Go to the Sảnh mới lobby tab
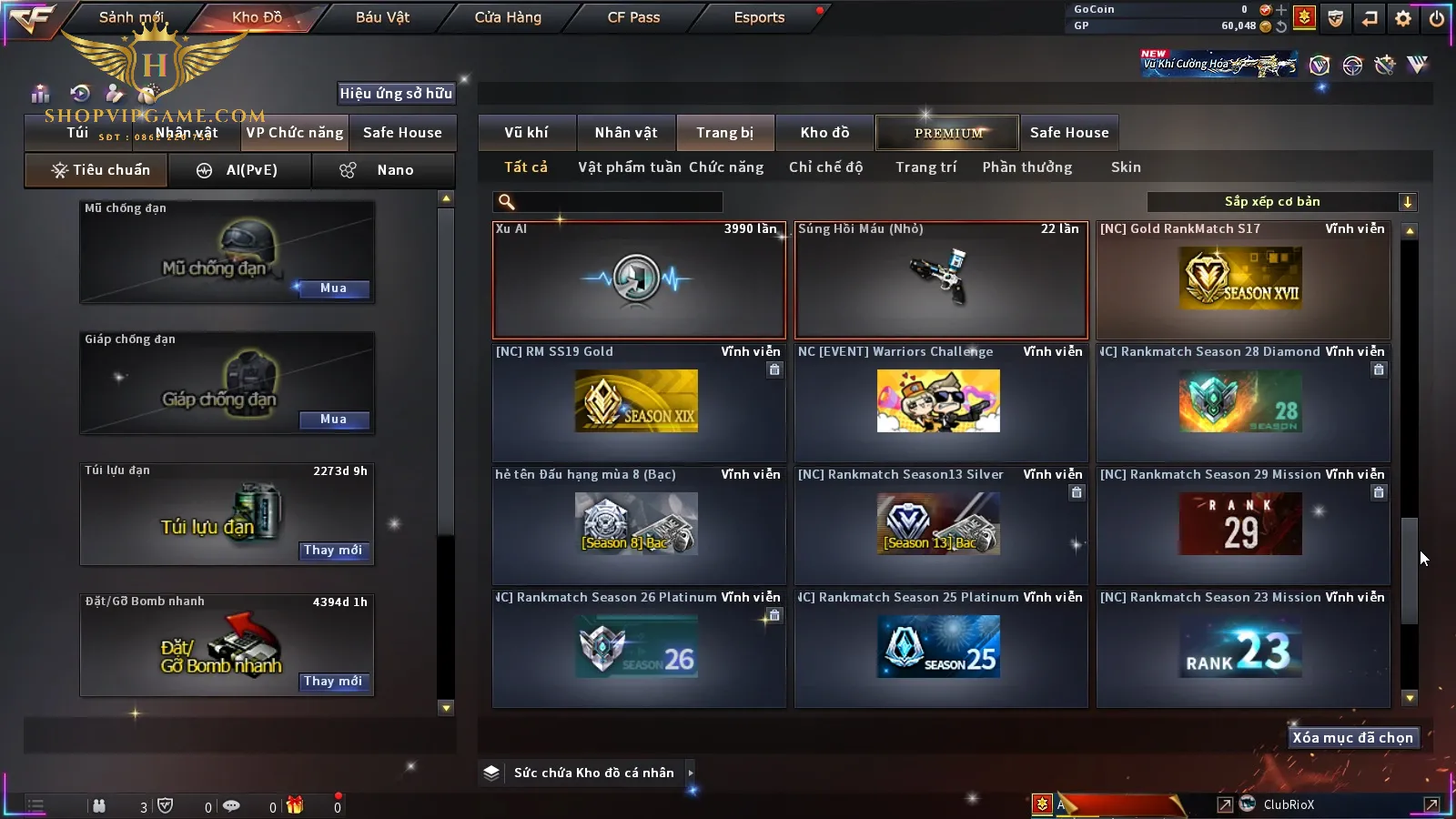1456x819 pixels. click(131, 17)
